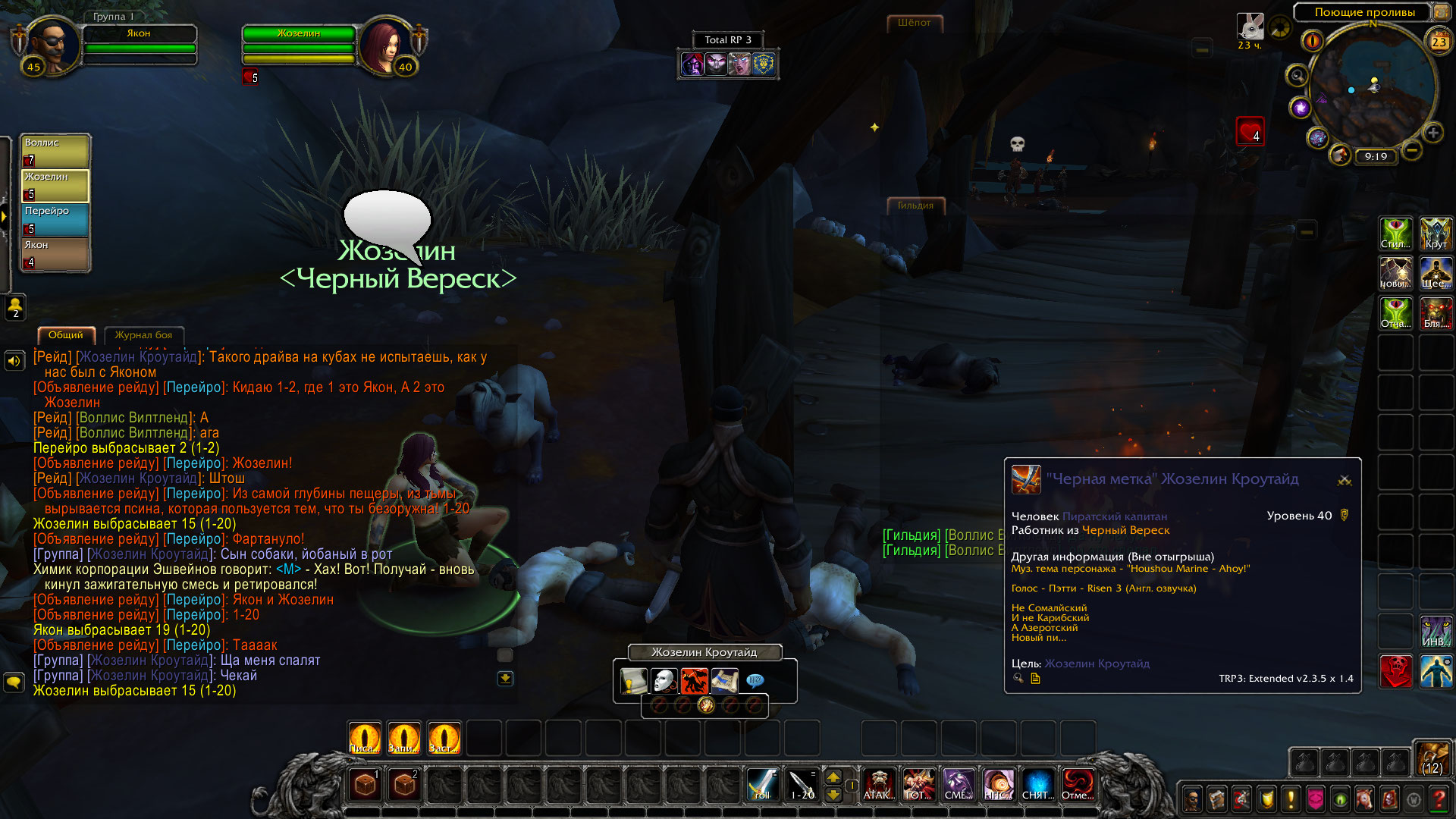Open the backpack bag showing 12

pos(1432,758)
